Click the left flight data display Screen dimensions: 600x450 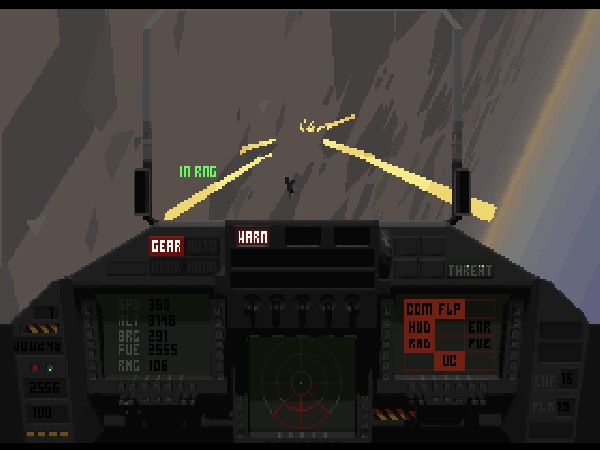[x=153, y=336]
